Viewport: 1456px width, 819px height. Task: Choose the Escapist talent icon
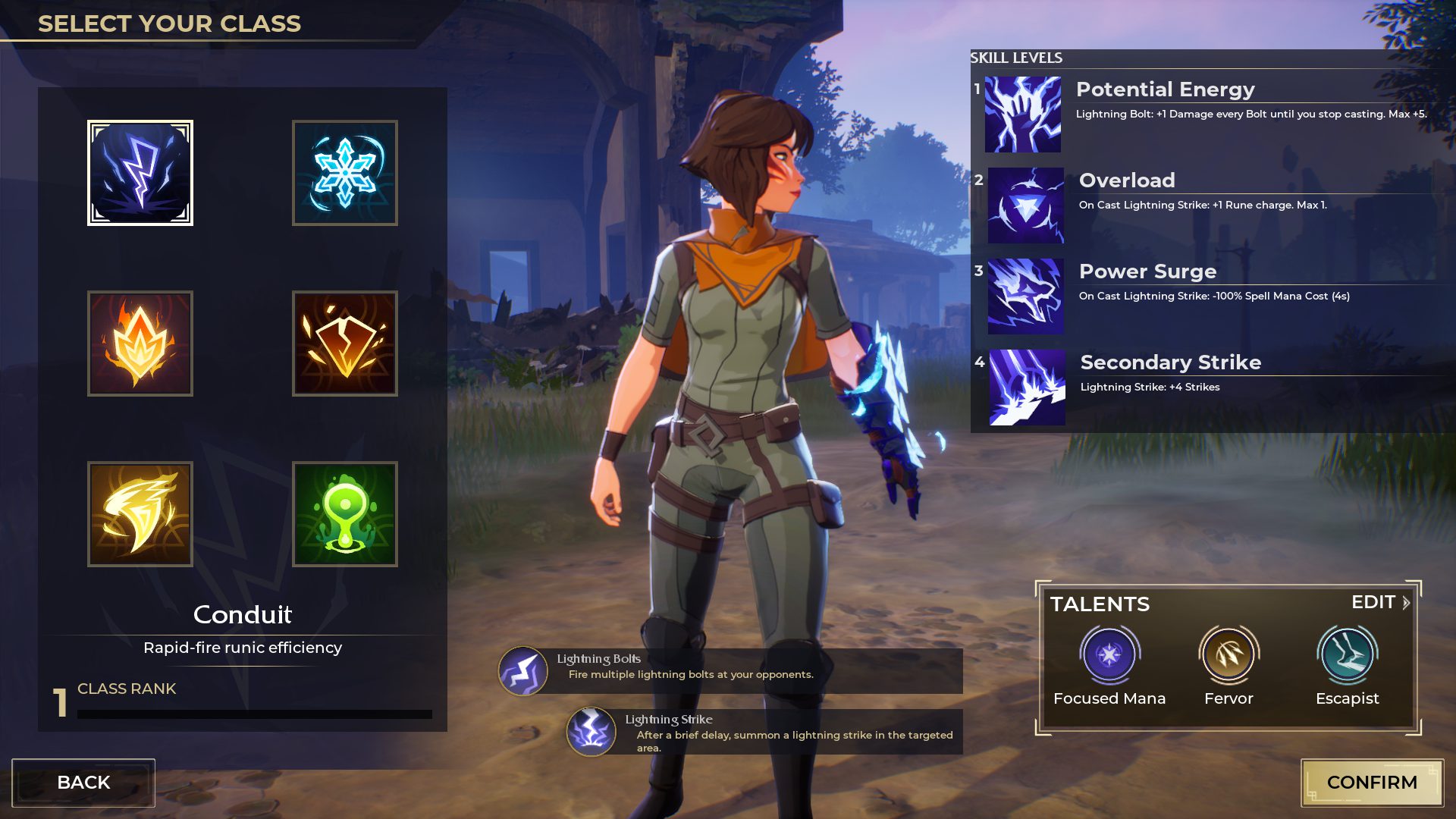pyautogui.click(x=1347, y=654)
